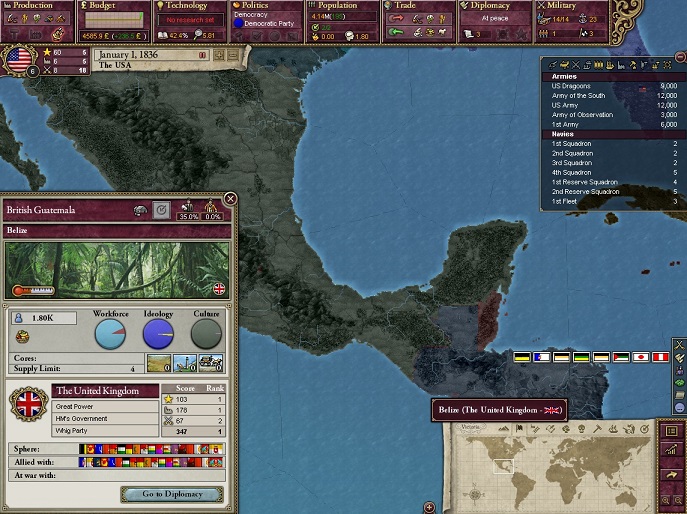The width and height of the screenshot is (687, 514).
Task: Open the Diplomacy tab
Action: [494, 6]
